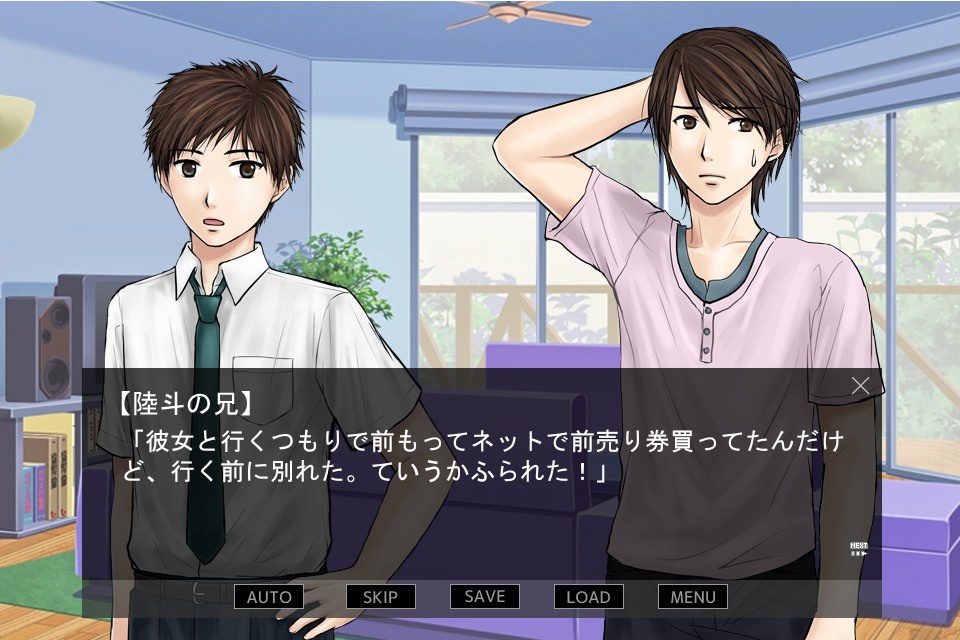Activate the SKIP button
This screenshot has width=960, height=640.
point(380,597)
